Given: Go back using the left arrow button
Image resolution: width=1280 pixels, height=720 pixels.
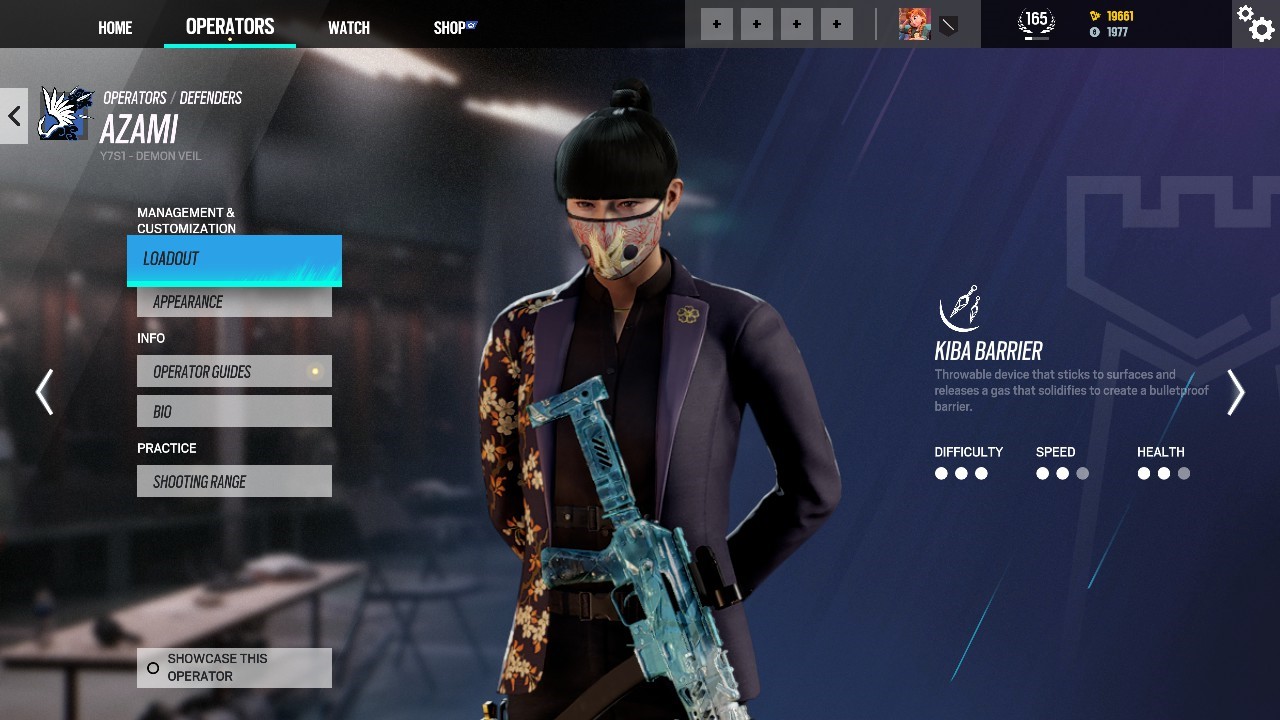Looking at the screenshot, I should coord(14,116).
